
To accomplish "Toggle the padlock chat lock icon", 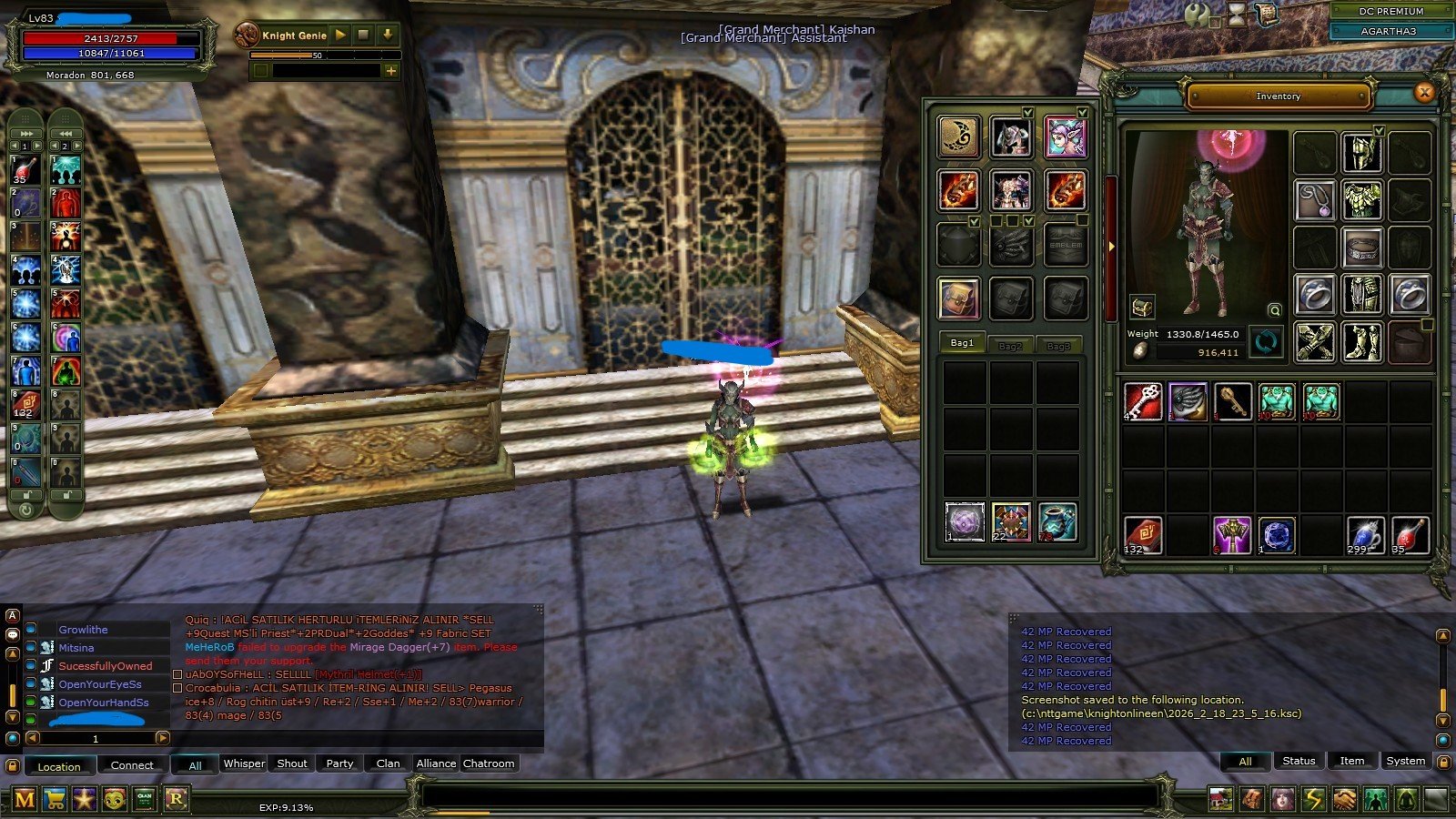I will pos(1444,763).
